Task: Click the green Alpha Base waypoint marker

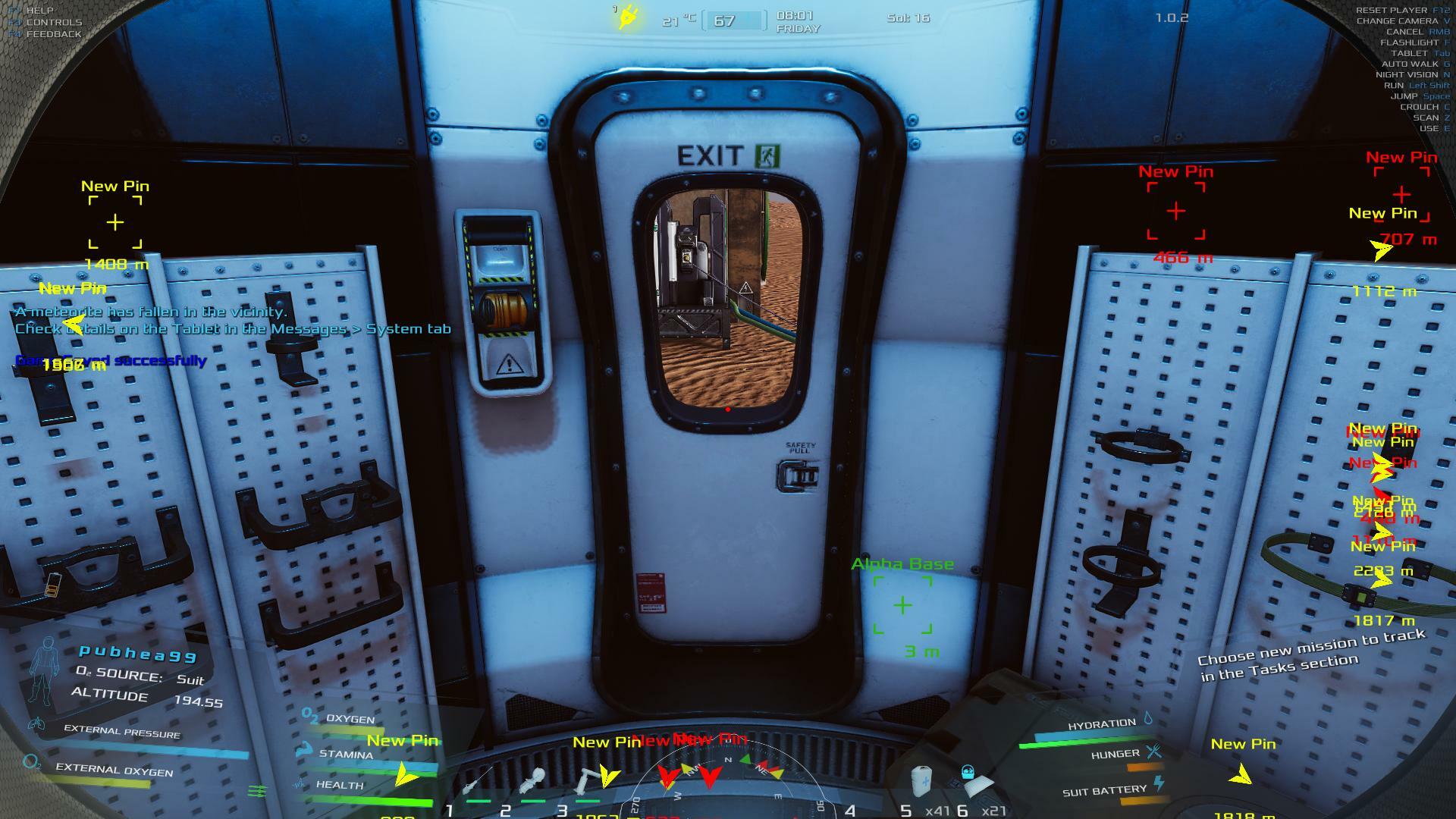Action: [902, 605]
